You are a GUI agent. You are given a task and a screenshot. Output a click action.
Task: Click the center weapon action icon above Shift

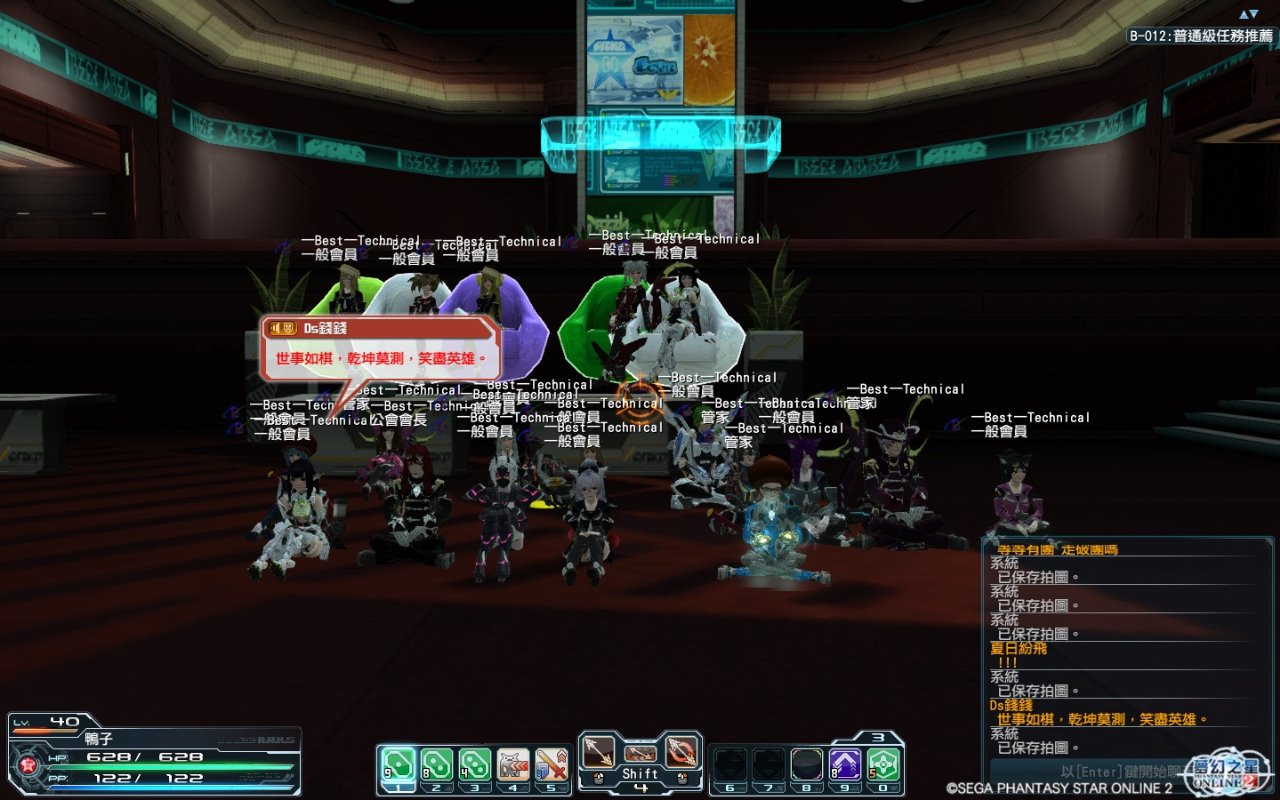(640, 753)
